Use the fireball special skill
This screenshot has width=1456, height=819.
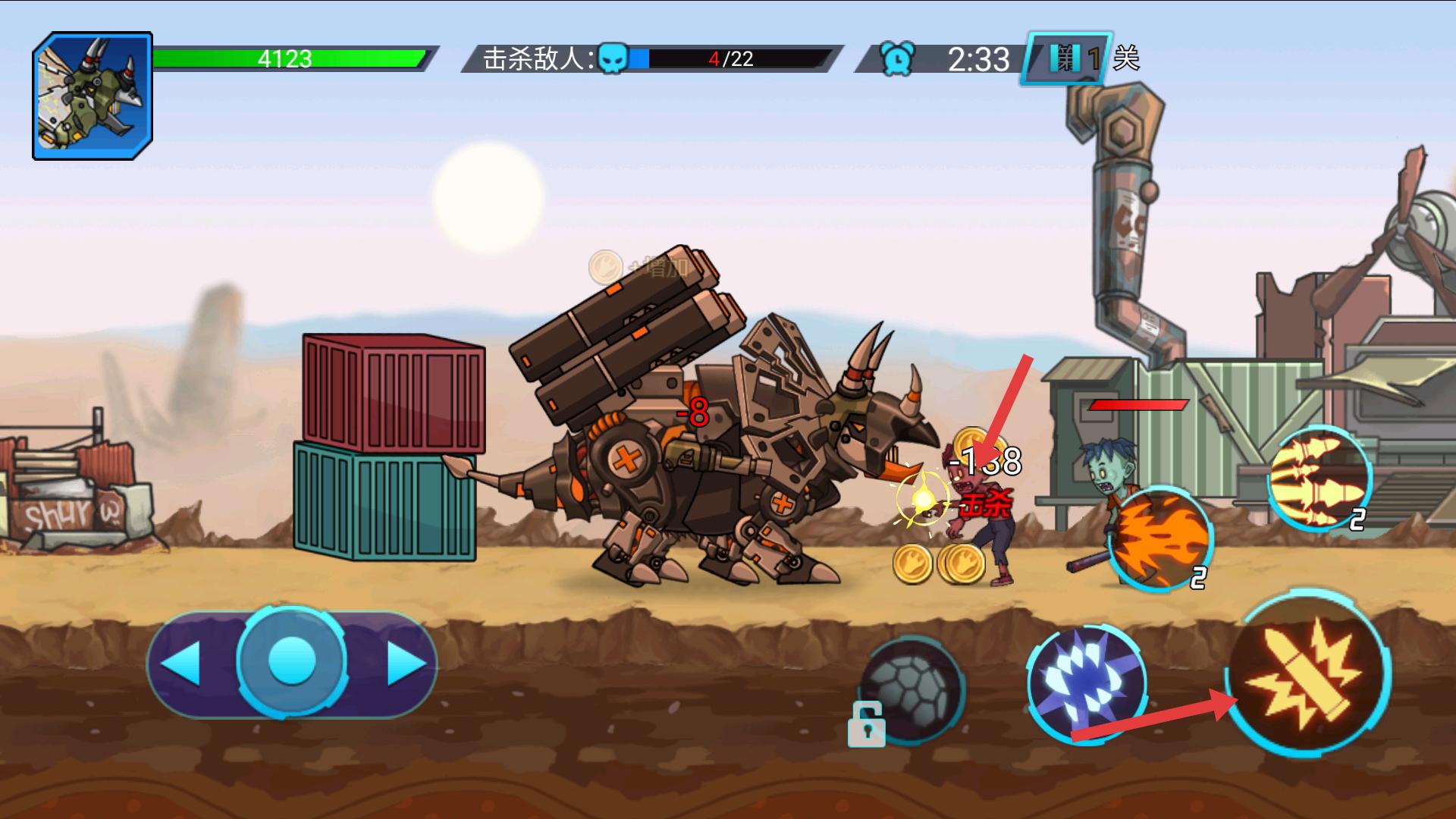(x=1159, y=538)
